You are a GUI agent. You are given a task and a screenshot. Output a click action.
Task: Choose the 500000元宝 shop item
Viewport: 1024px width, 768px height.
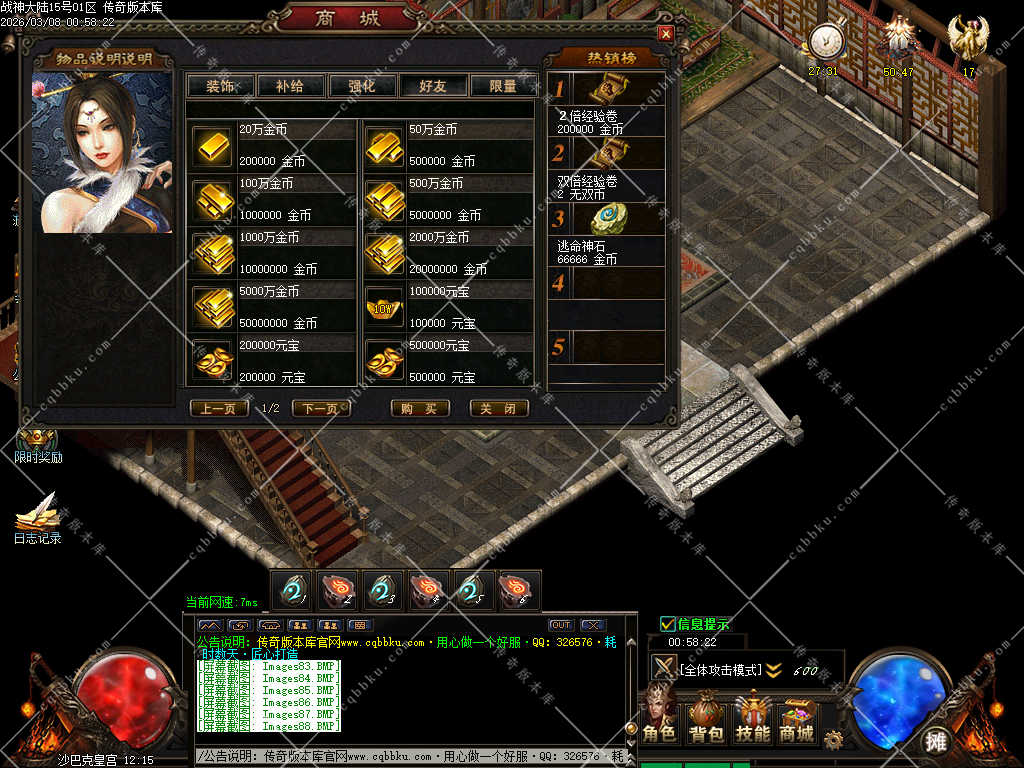point(385,363)
